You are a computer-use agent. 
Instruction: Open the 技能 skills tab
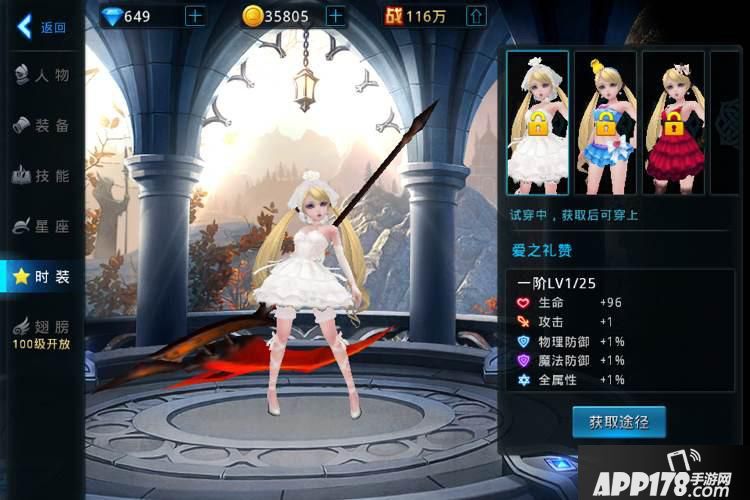pyautogui.click(x=42, y=176)
